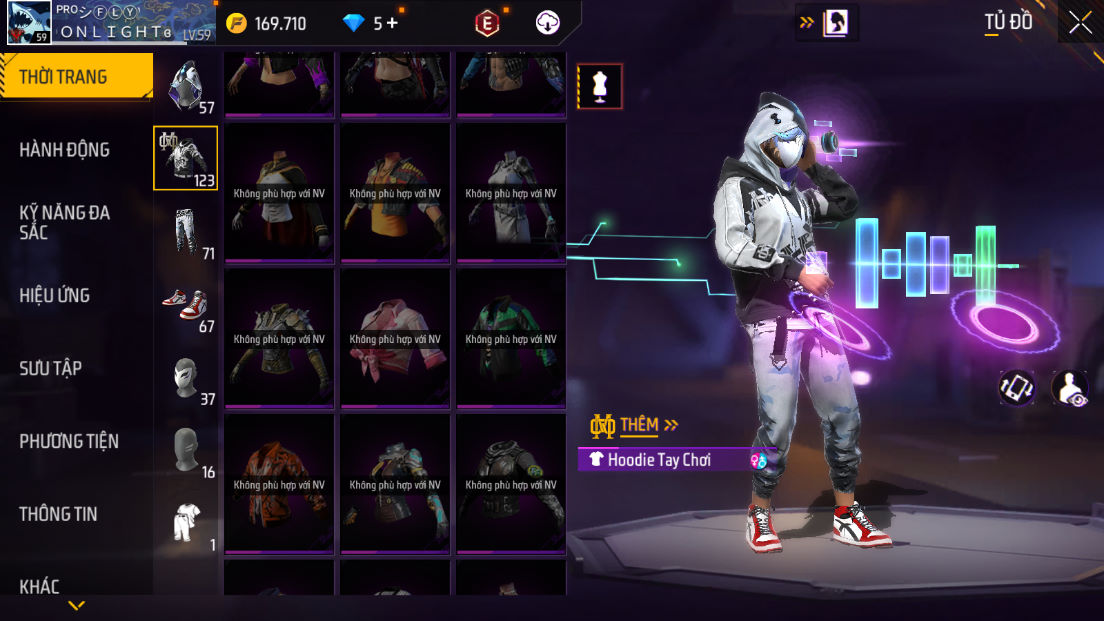
Task: Open the mannequin preview button
Action: tap(600, 86)
